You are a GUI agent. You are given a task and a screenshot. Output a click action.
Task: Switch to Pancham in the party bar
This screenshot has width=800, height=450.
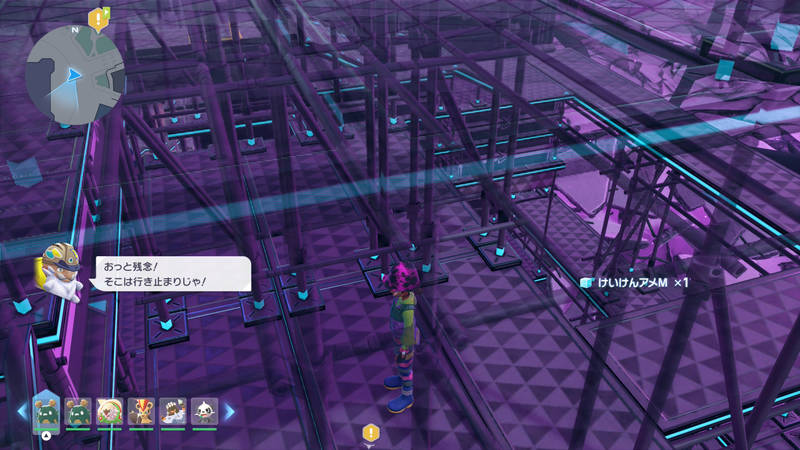tap(203, 411)
